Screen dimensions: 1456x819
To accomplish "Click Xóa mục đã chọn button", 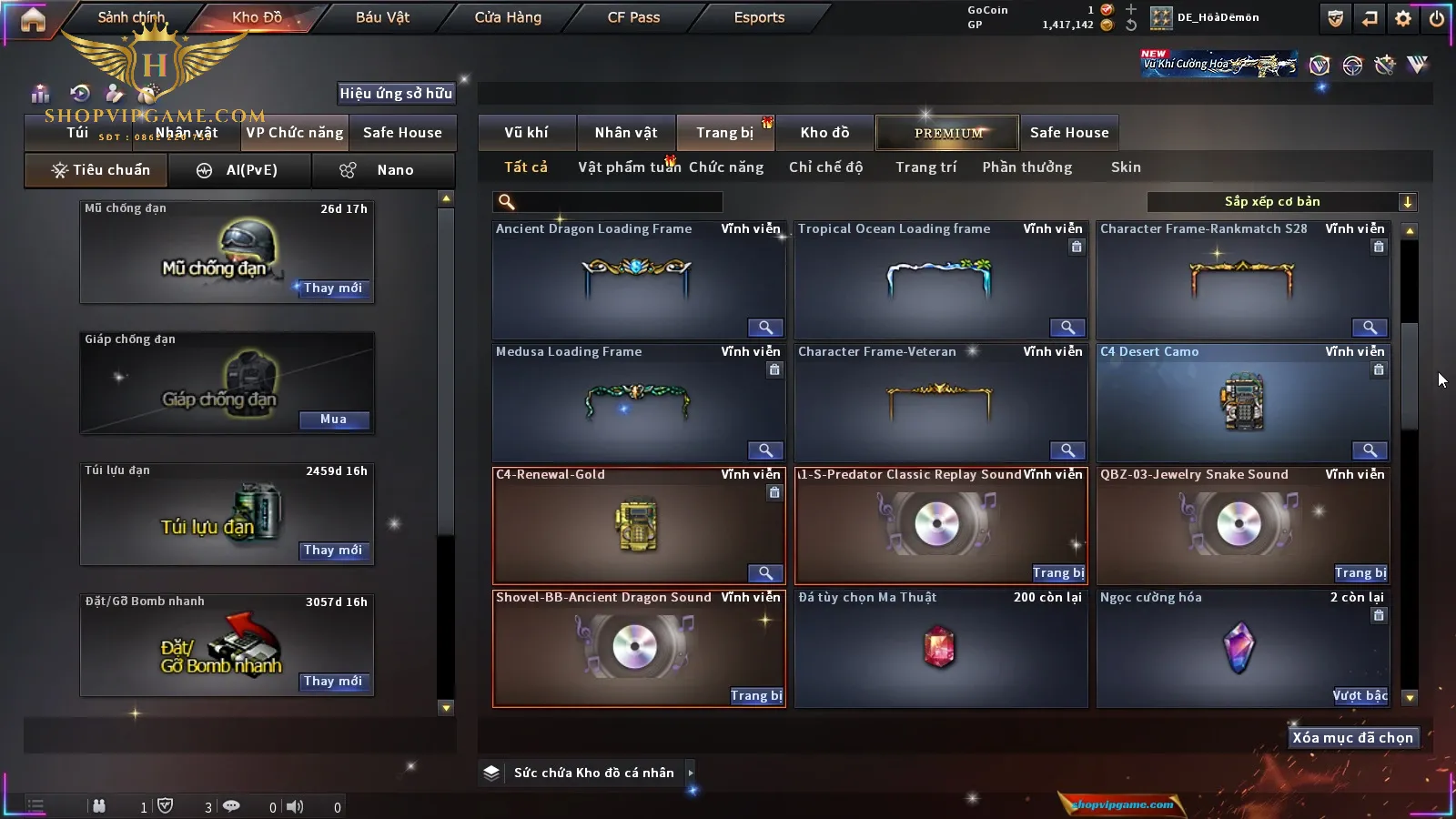I will click(x=1352, y=738).
